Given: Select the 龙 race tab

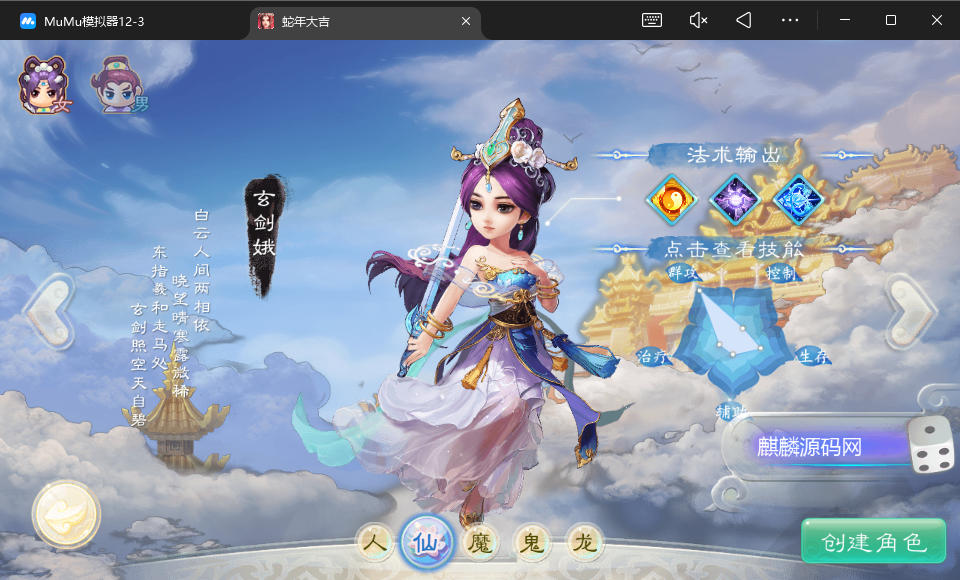Looking at the screenshot, I should pyautogui.click(x=584, y=543).
